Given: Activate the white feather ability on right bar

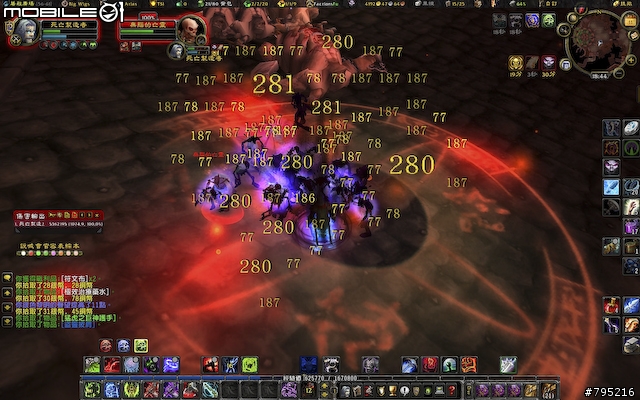Looking at the screenshot, I should tap(630, 127).
